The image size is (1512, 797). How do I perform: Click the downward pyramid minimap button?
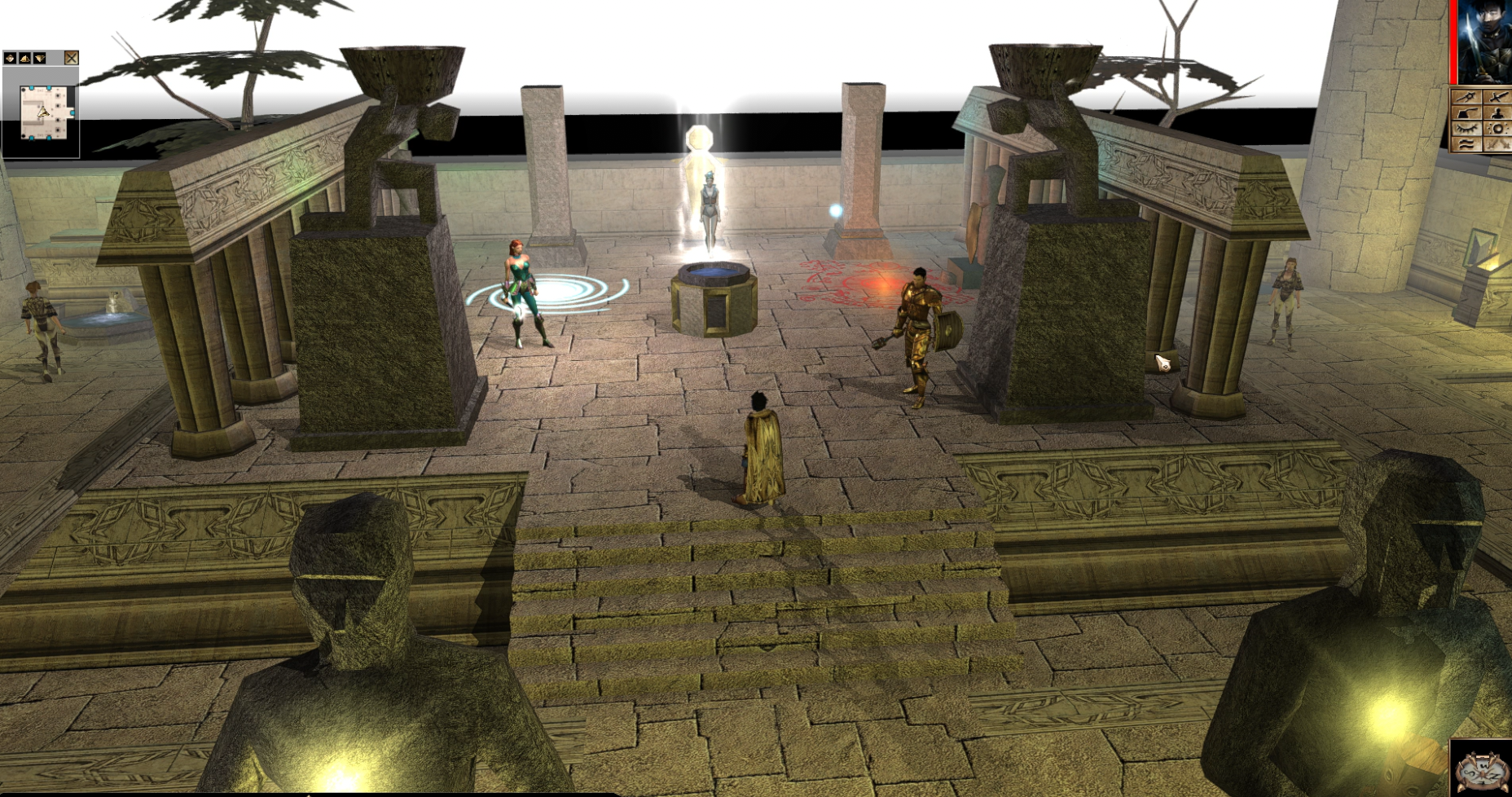[39, 58]
